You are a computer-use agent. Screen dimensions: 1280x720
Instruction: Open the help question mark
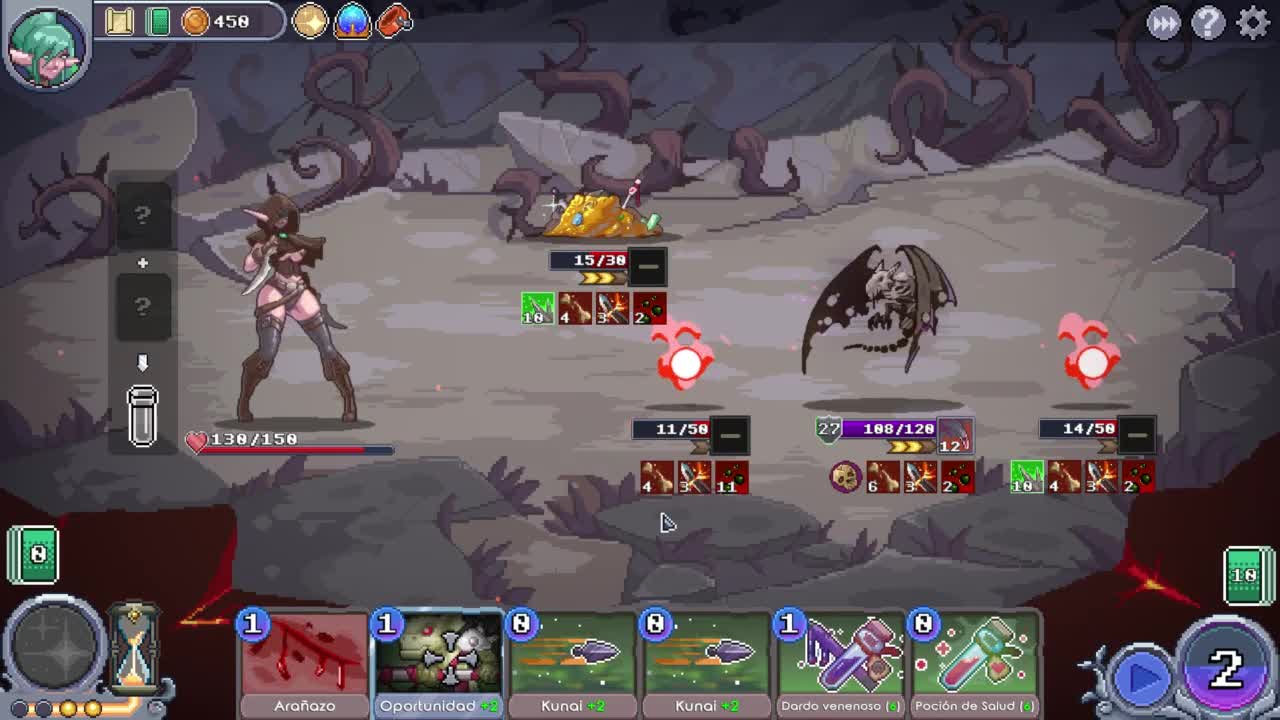1208,22
